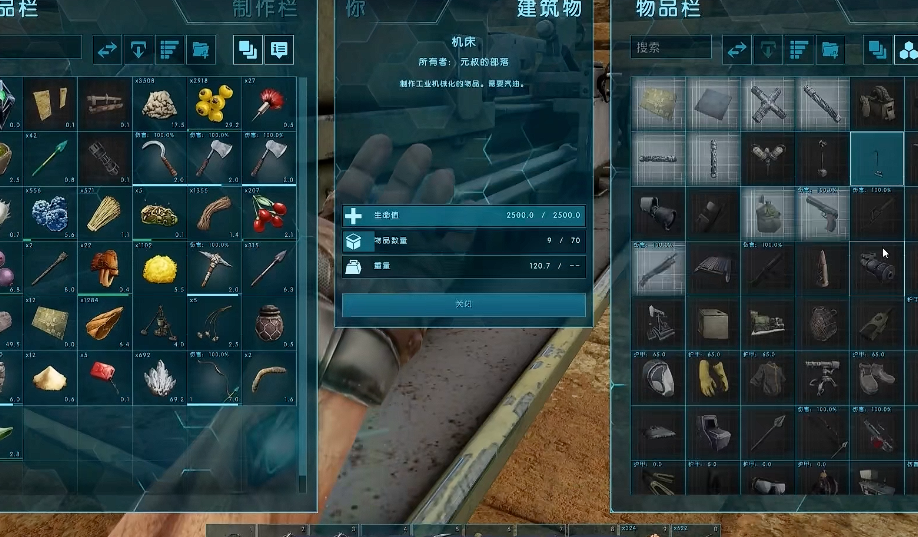
Task: Click the 关闭 close button
Action: [464, 304]
